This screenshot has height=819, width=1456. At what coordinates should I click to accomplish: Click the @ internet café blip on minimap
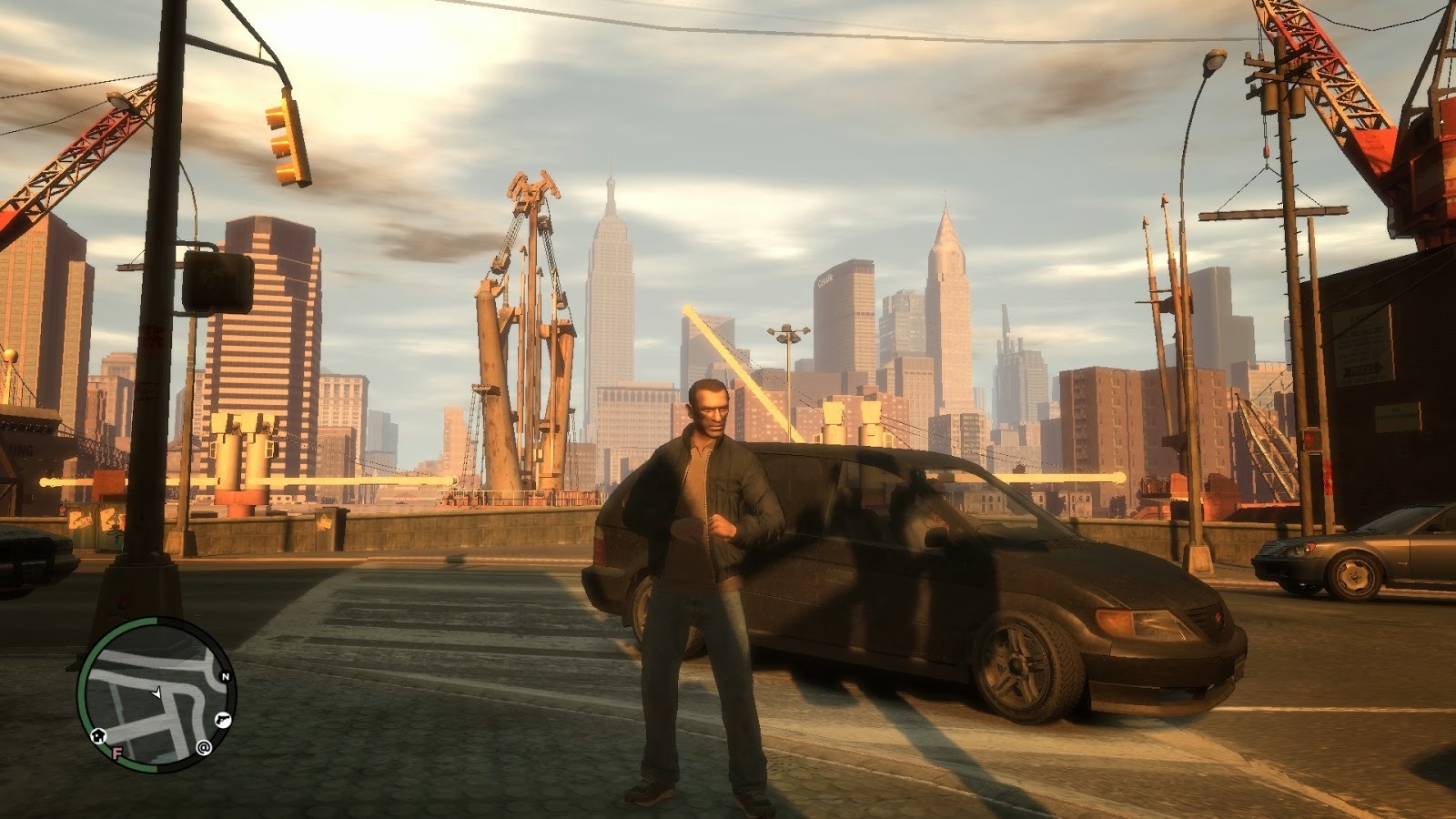click(204, 748)
